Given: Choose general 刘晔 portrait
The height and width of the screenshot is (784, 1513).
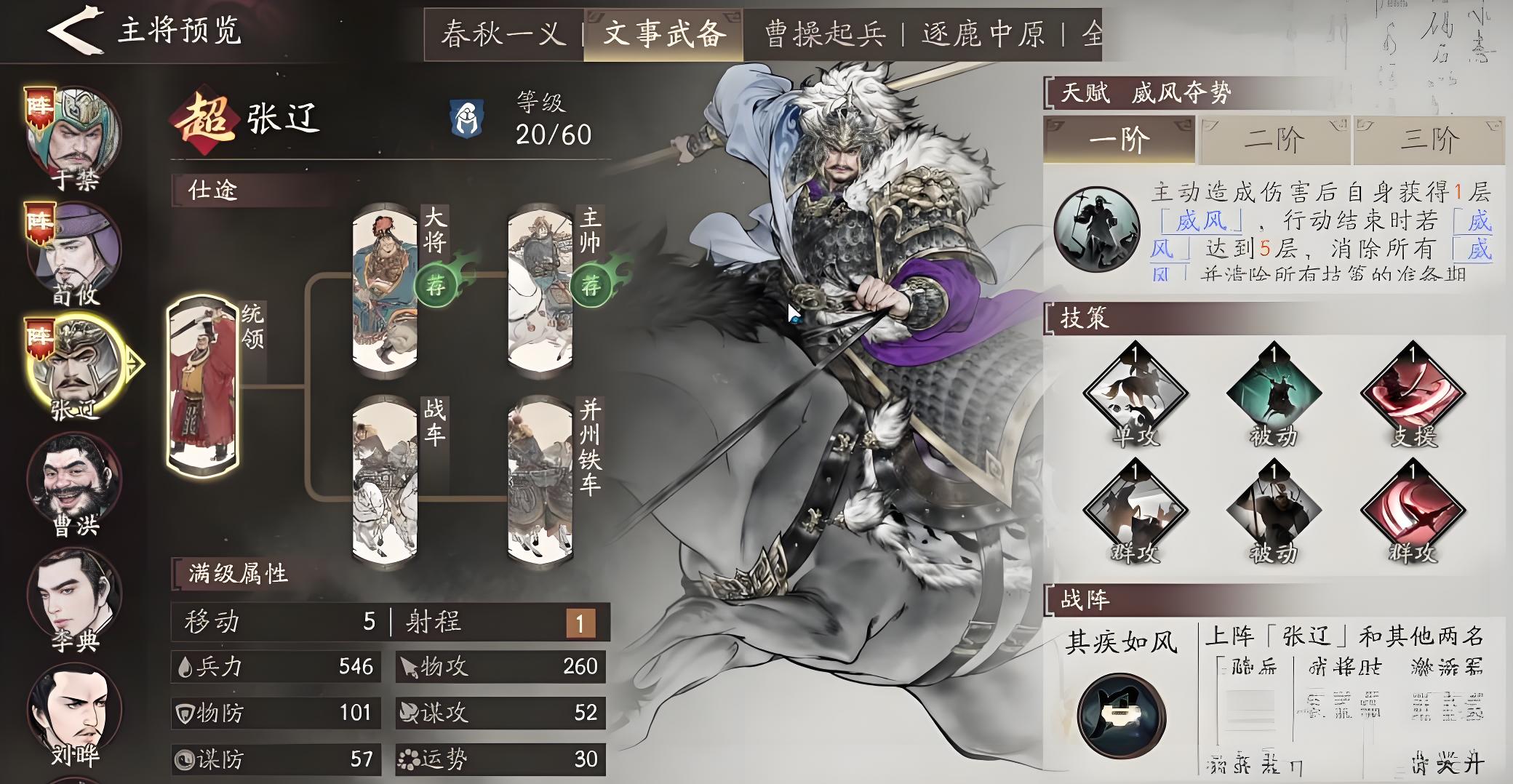Looking at the screenshot, I should 74,711.
